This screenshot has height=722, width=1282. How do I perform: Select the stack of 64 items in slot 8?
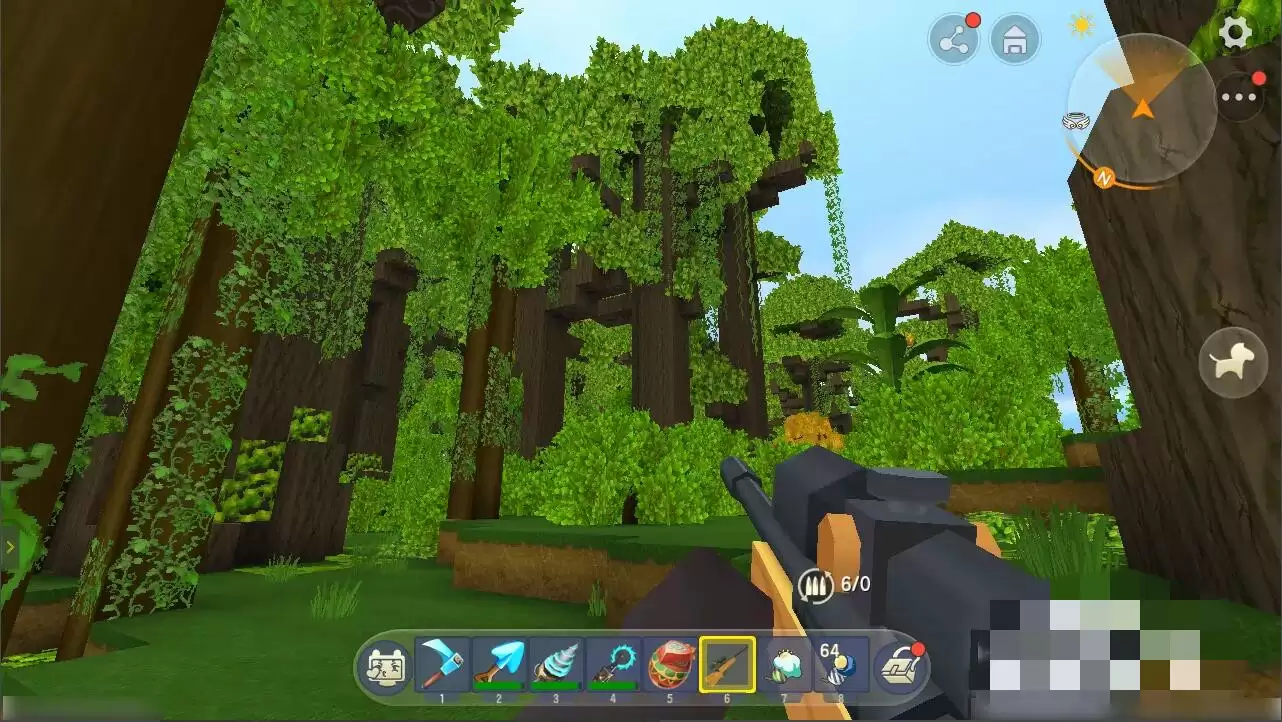click(x=839, y=664)
